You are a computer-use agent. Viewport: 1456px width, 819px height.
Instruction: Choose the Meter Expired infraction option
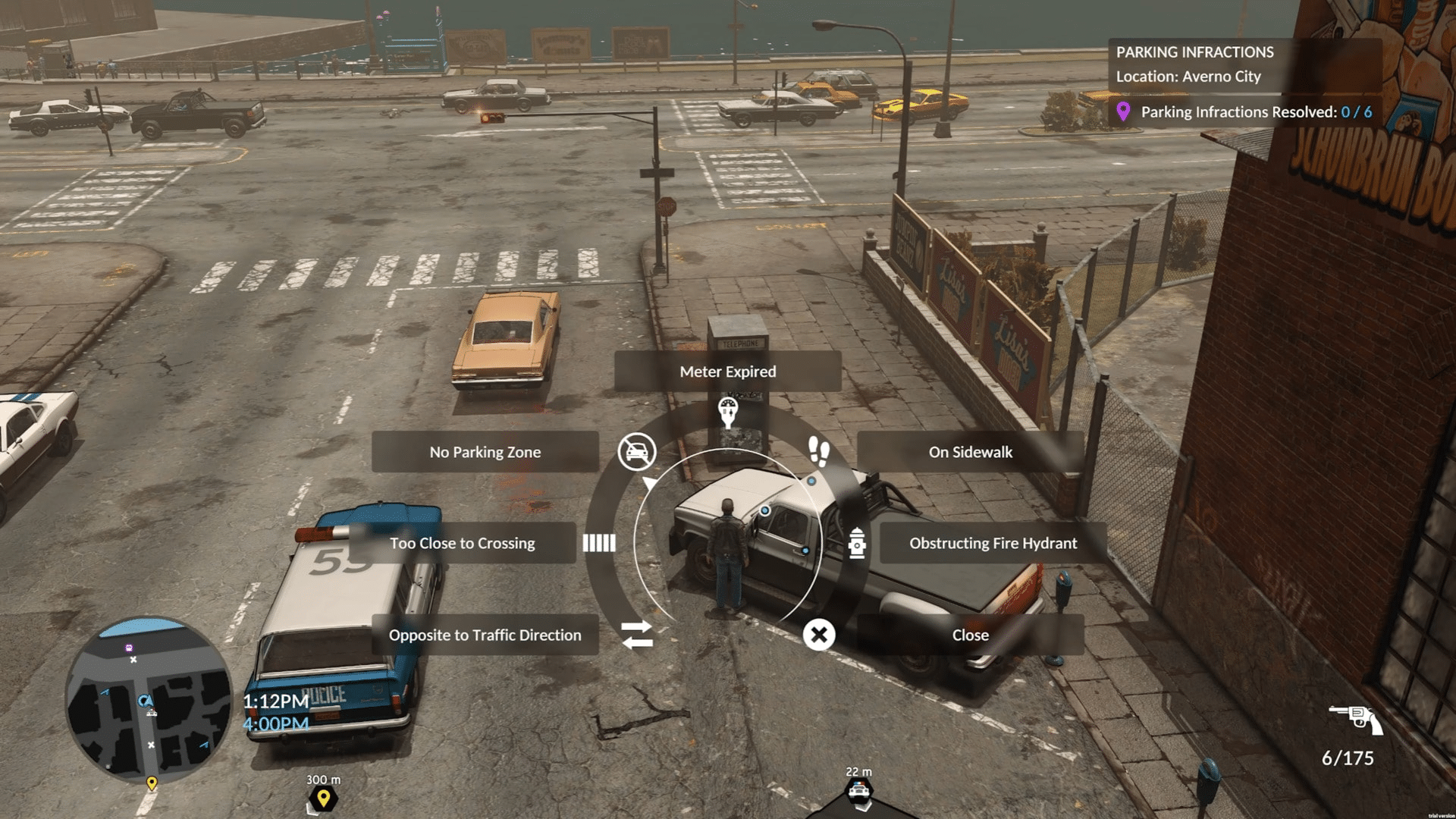(x=726, y=372)
